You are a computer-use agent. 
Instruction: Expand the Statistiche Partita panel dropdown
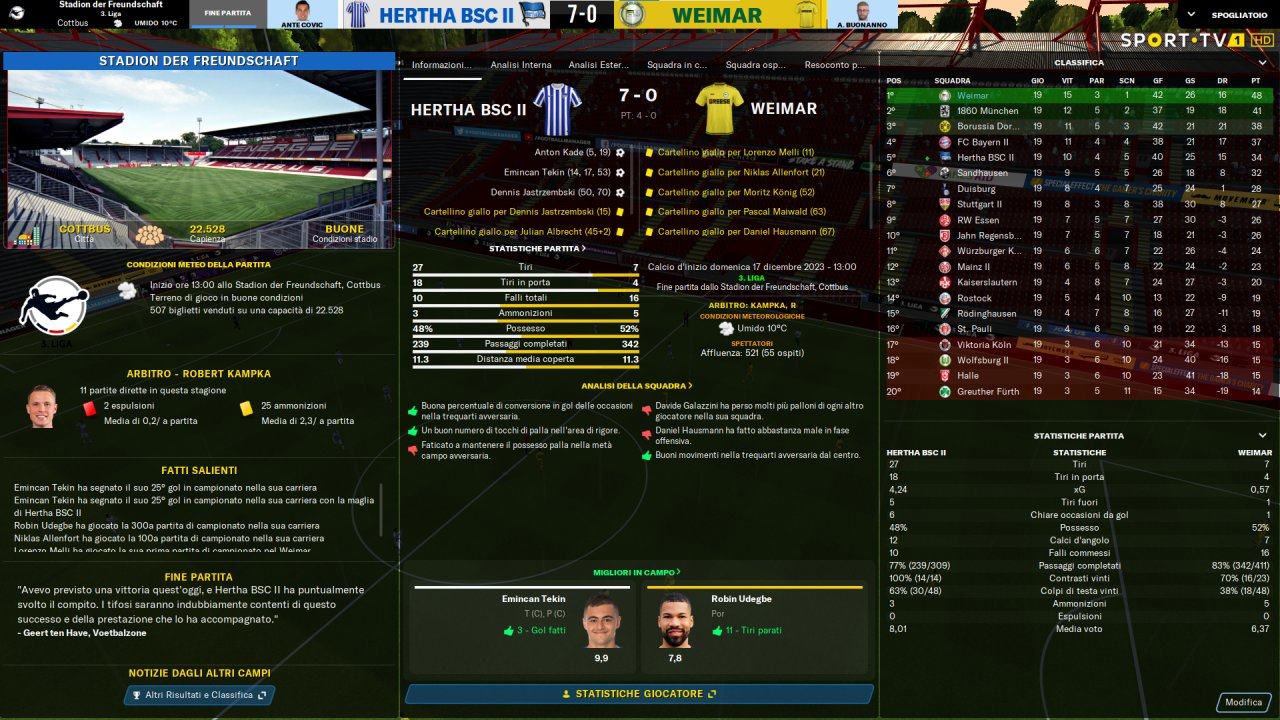tap(1262, 436)
